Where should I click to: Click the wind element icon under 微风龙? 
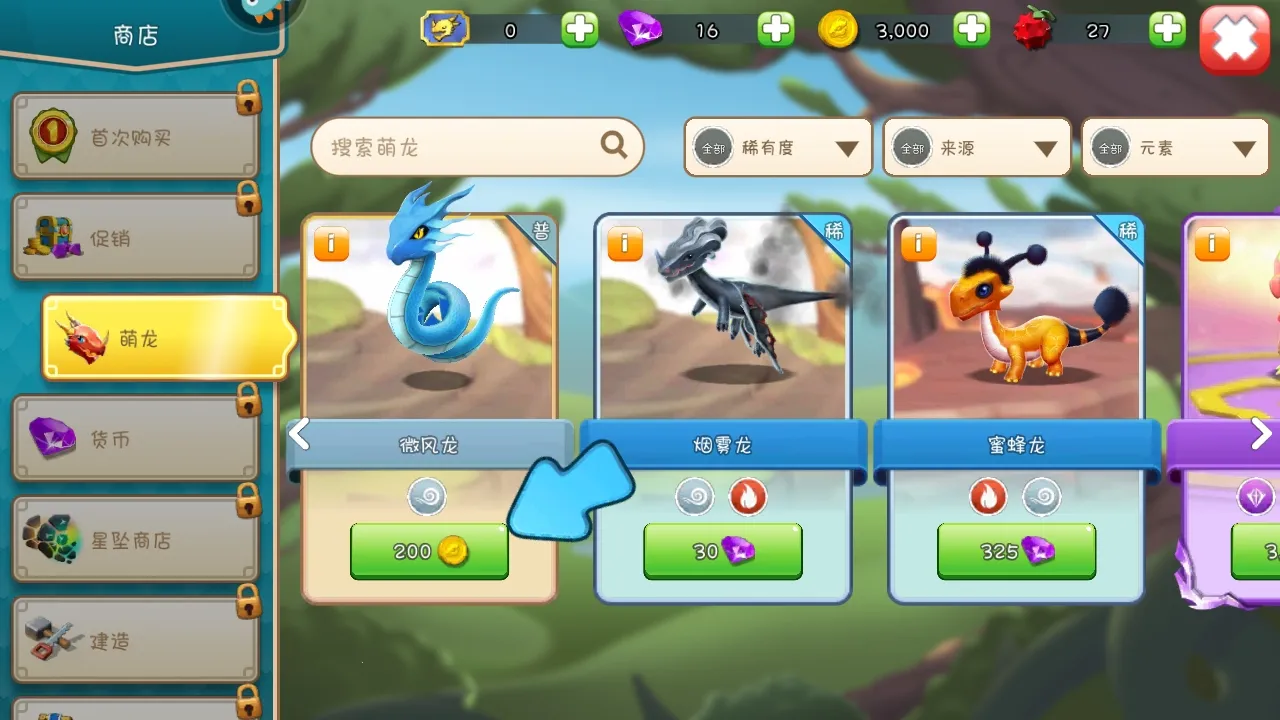[x=428, y=497]
